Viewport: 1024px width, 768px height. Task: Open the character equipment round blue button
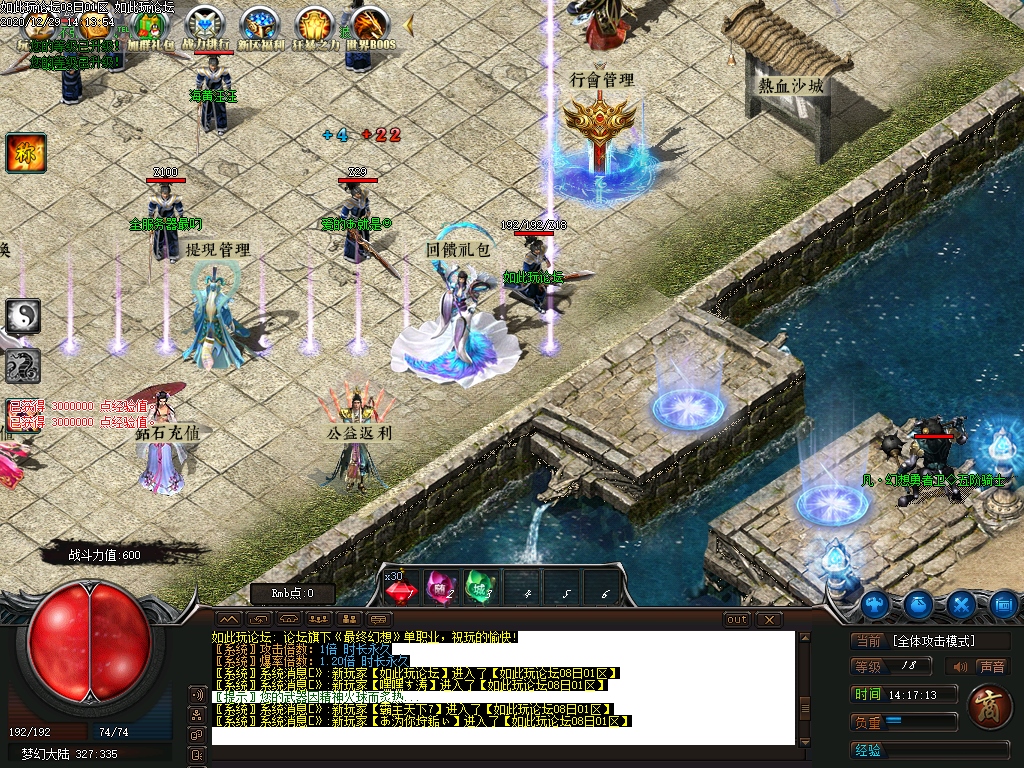pos(876,604)
